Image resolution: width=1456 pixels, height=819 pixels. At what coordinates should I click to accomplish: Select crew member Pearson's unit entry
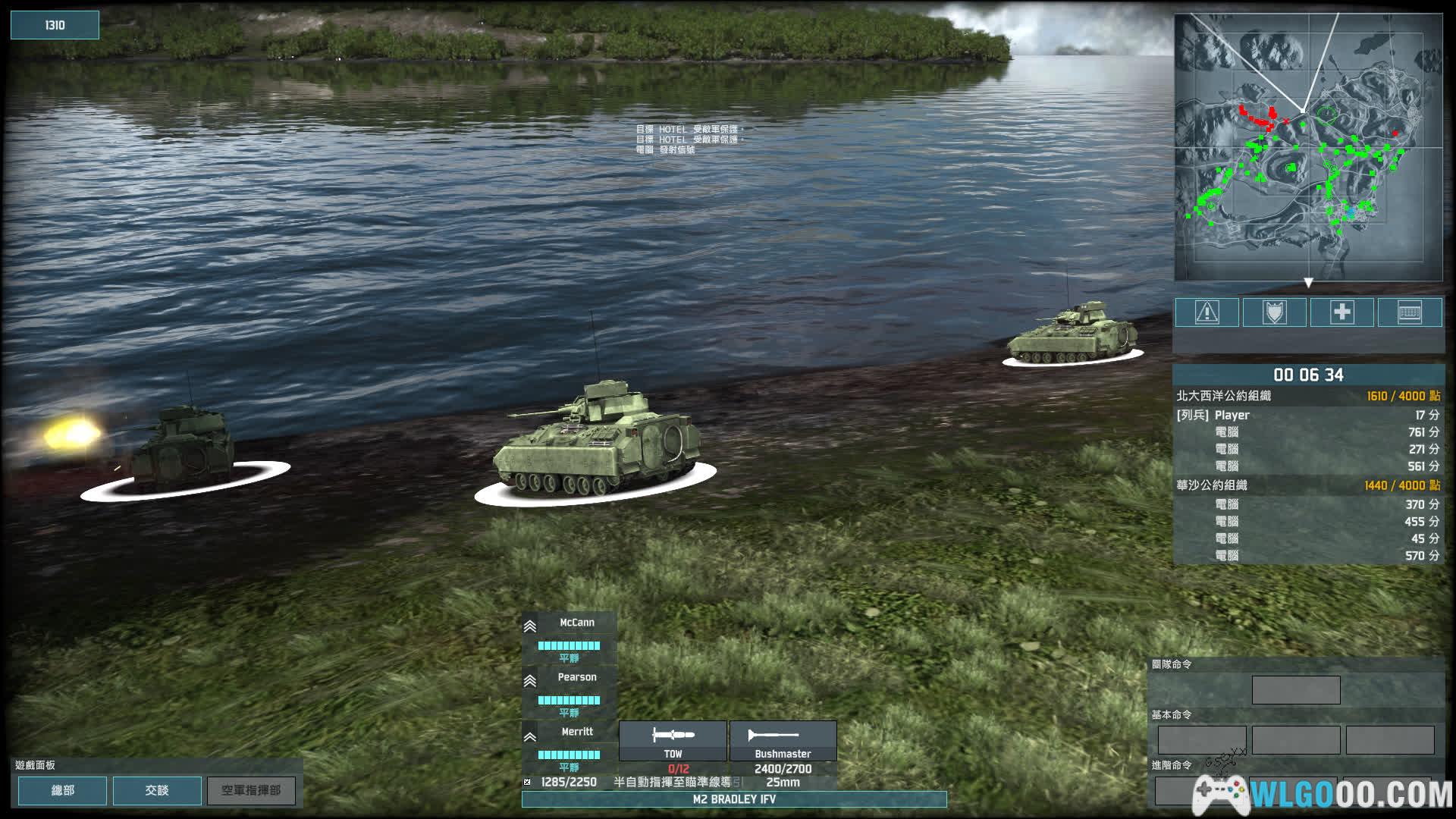coord(569,692)
